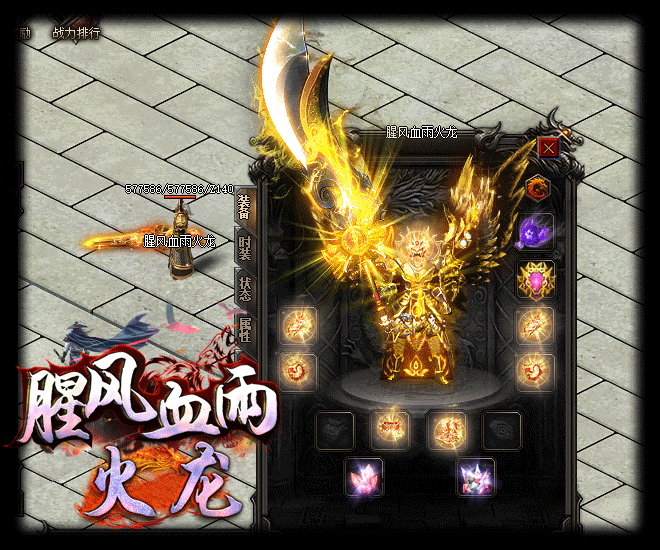The height and width of the screenshot is (550, 660).
Task: Choose the pink crystal lotus slot
Action: point(362,477)
